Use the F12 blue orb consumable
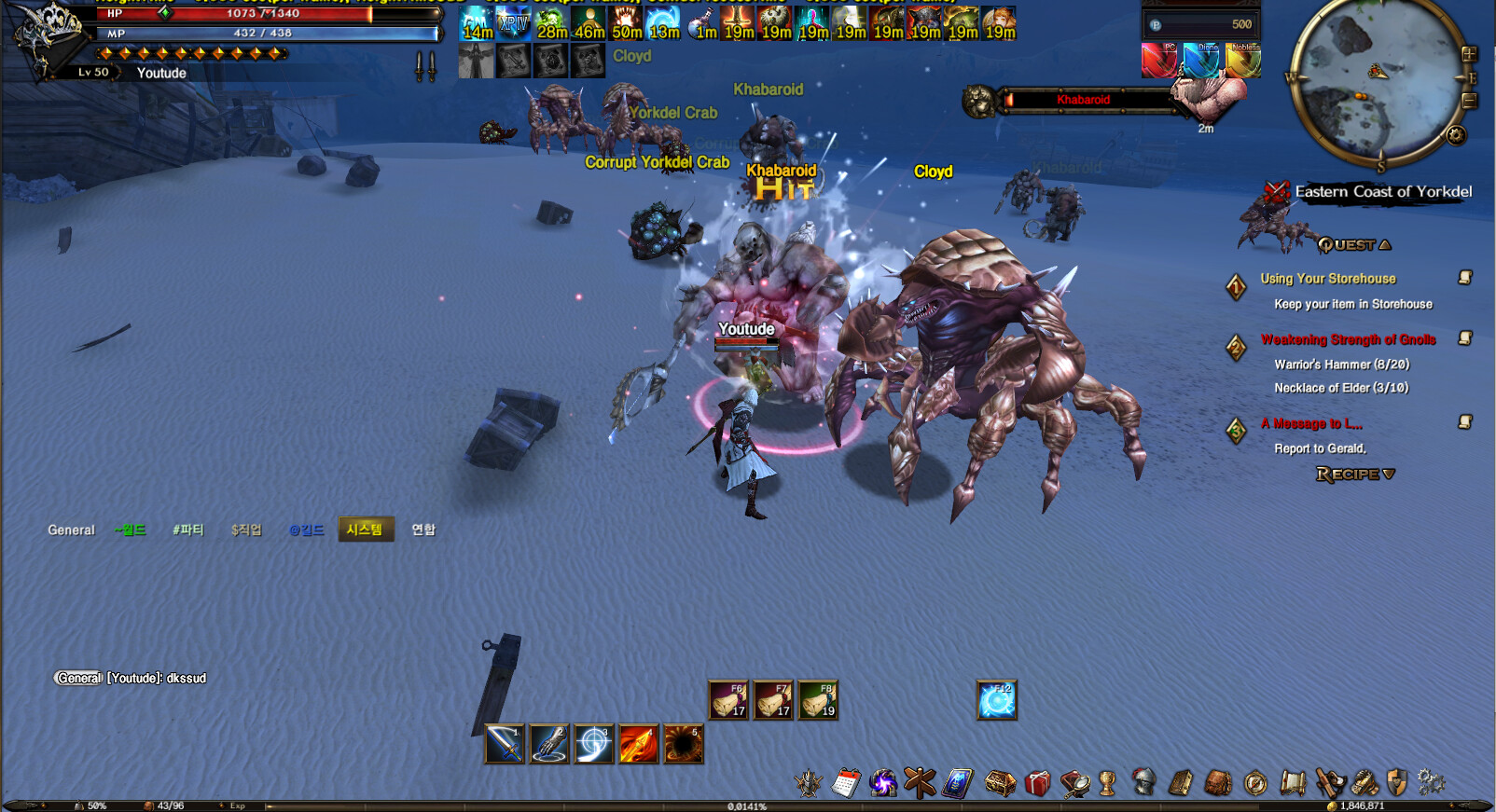Image resolution: width=1496 pixels, height=812 pixels. pyautogui.click(x=996, y=700)
